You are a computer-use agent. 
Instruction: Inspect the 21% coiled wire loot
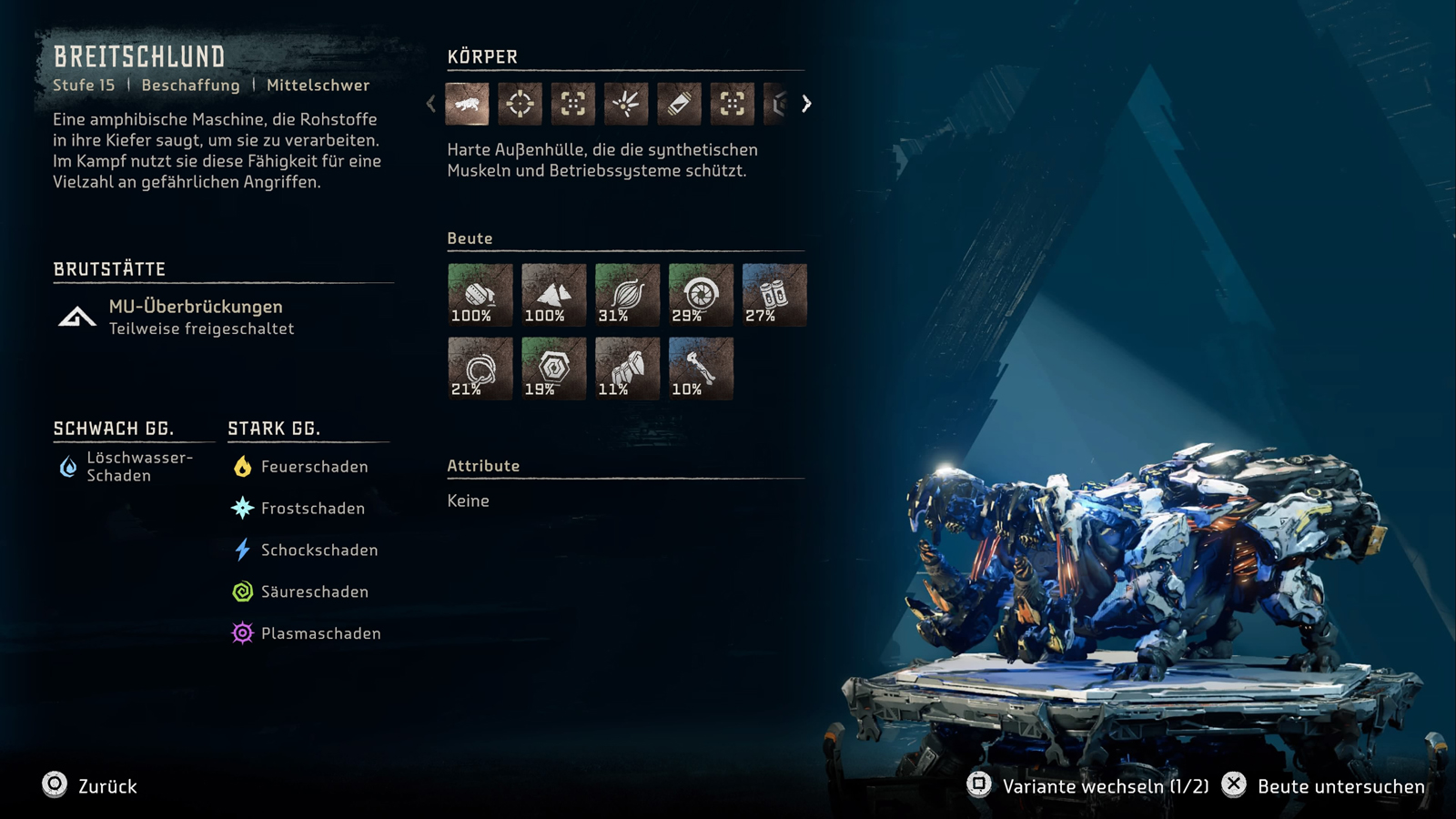click(x=480, y=369)
